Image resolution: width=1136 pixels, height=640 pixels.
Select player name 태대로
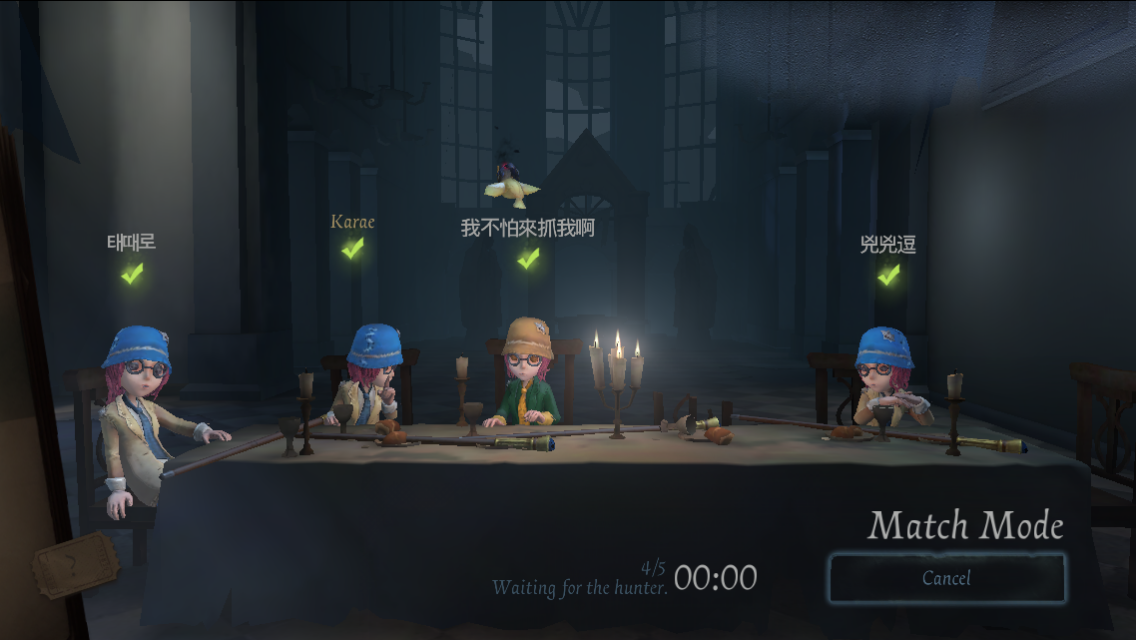(132, 242)
